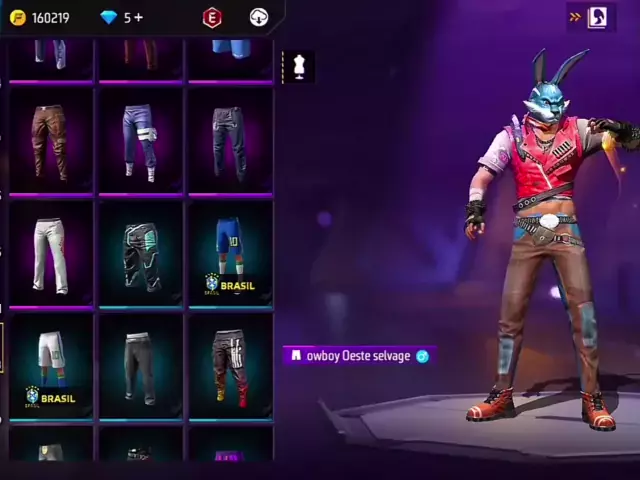Add diamonds with the plus button
Viewport: 640px width, 480px height.
point(138,18)
